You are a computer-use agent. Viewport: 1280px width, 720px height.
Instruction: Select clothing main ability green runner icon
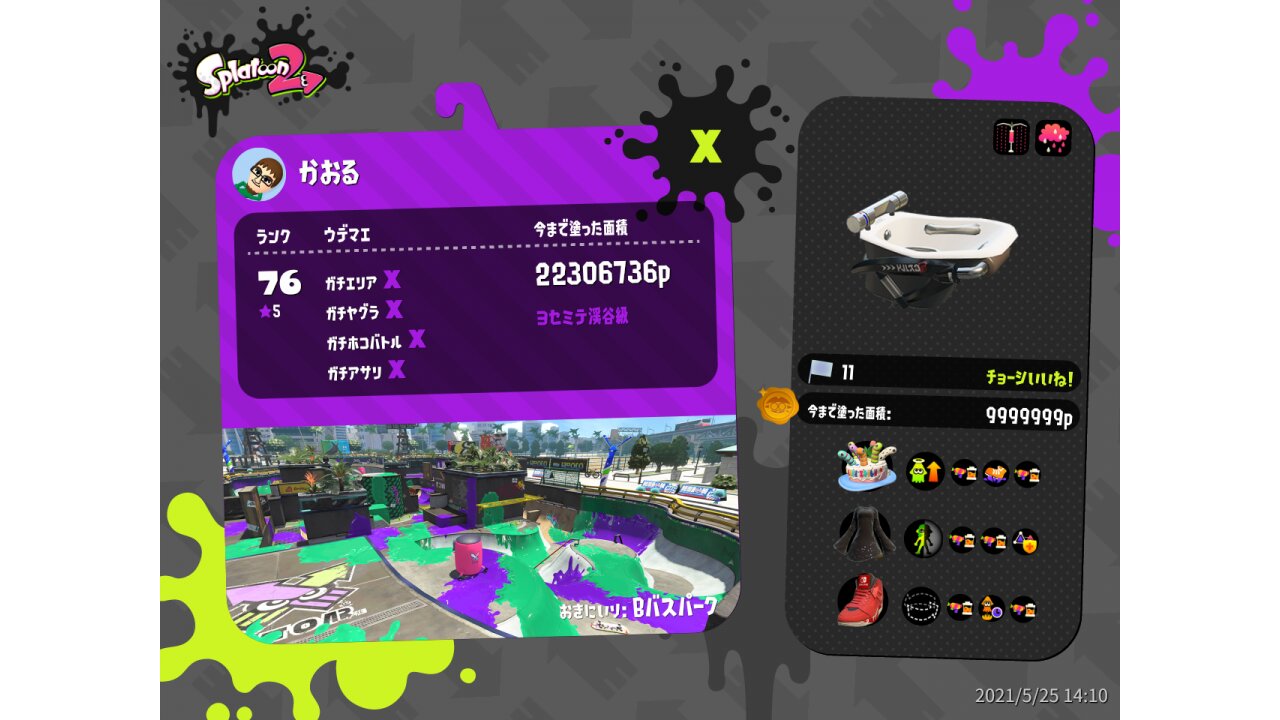click(923, 539)
